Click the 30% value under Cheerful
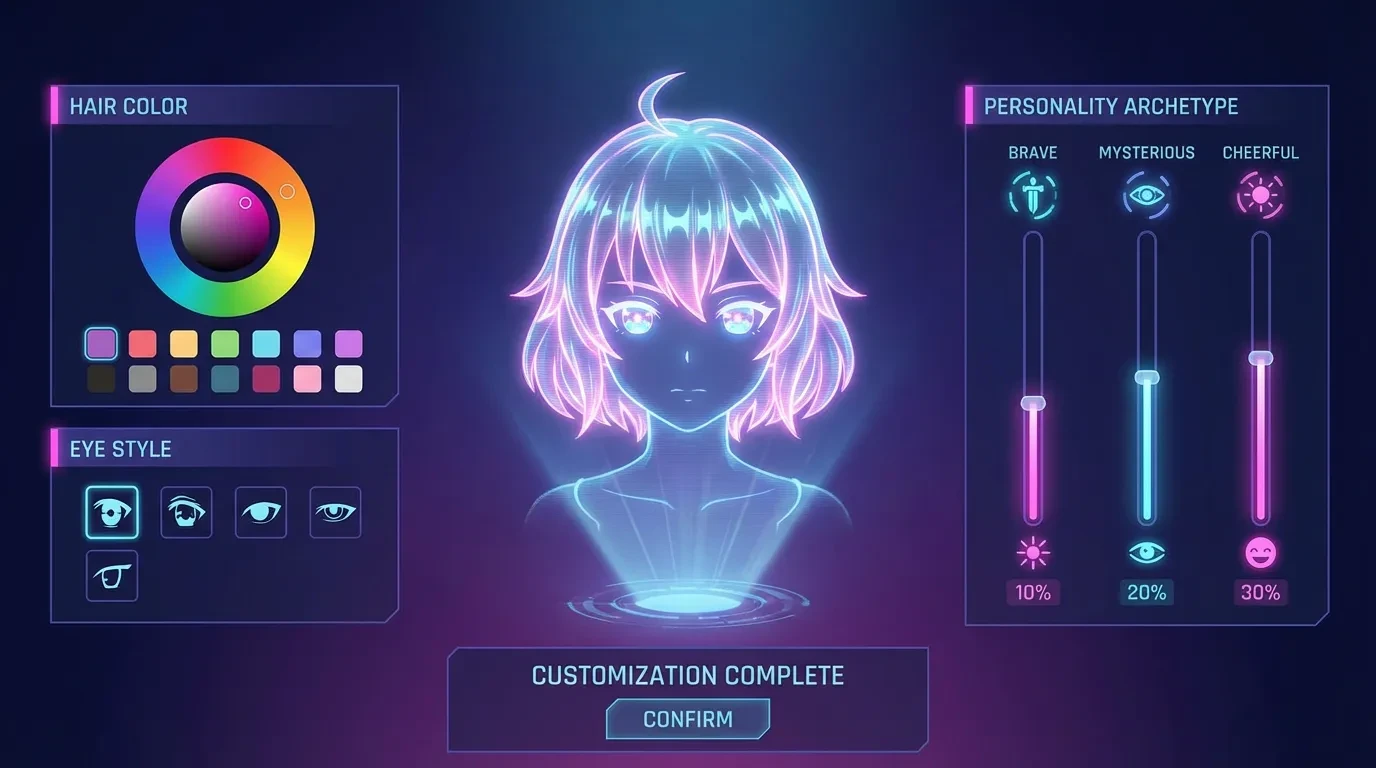This screenshot has width=1376, height=768. tap(1260, 592)
